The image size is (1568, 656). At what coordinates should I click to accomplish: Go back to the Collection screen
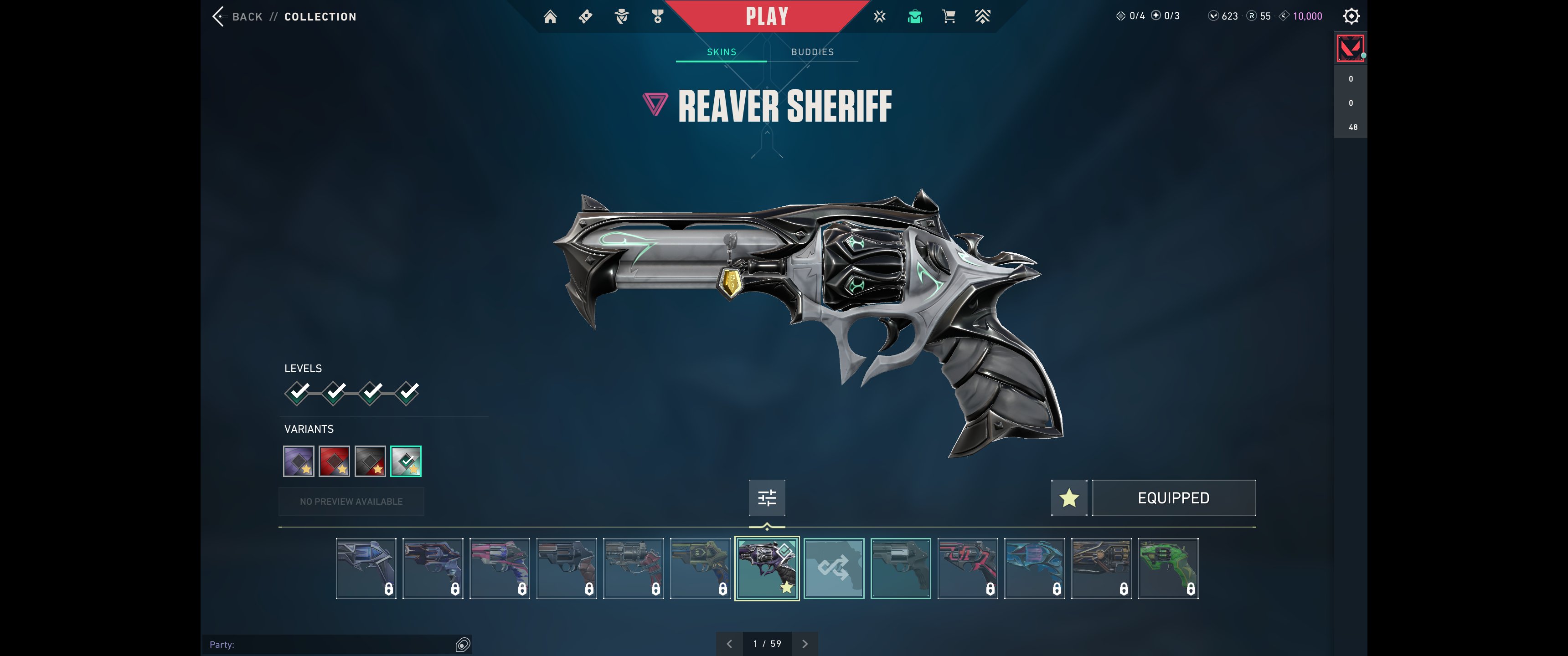pyautogui.click(x=238, y=16)
